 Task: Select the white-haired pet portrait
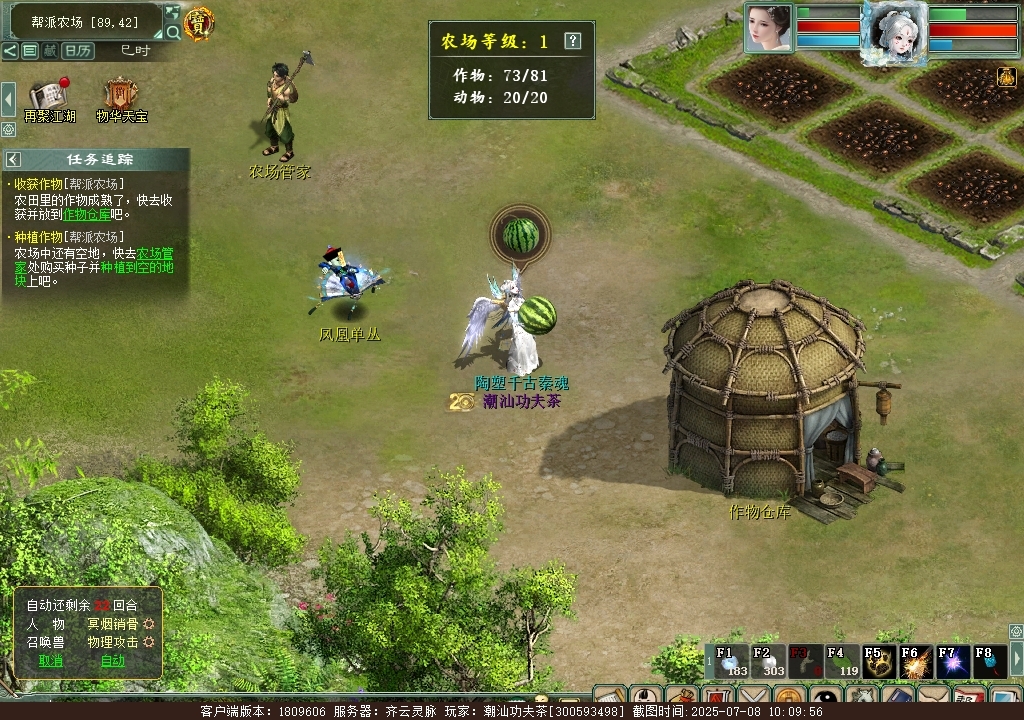click(893, 30)
